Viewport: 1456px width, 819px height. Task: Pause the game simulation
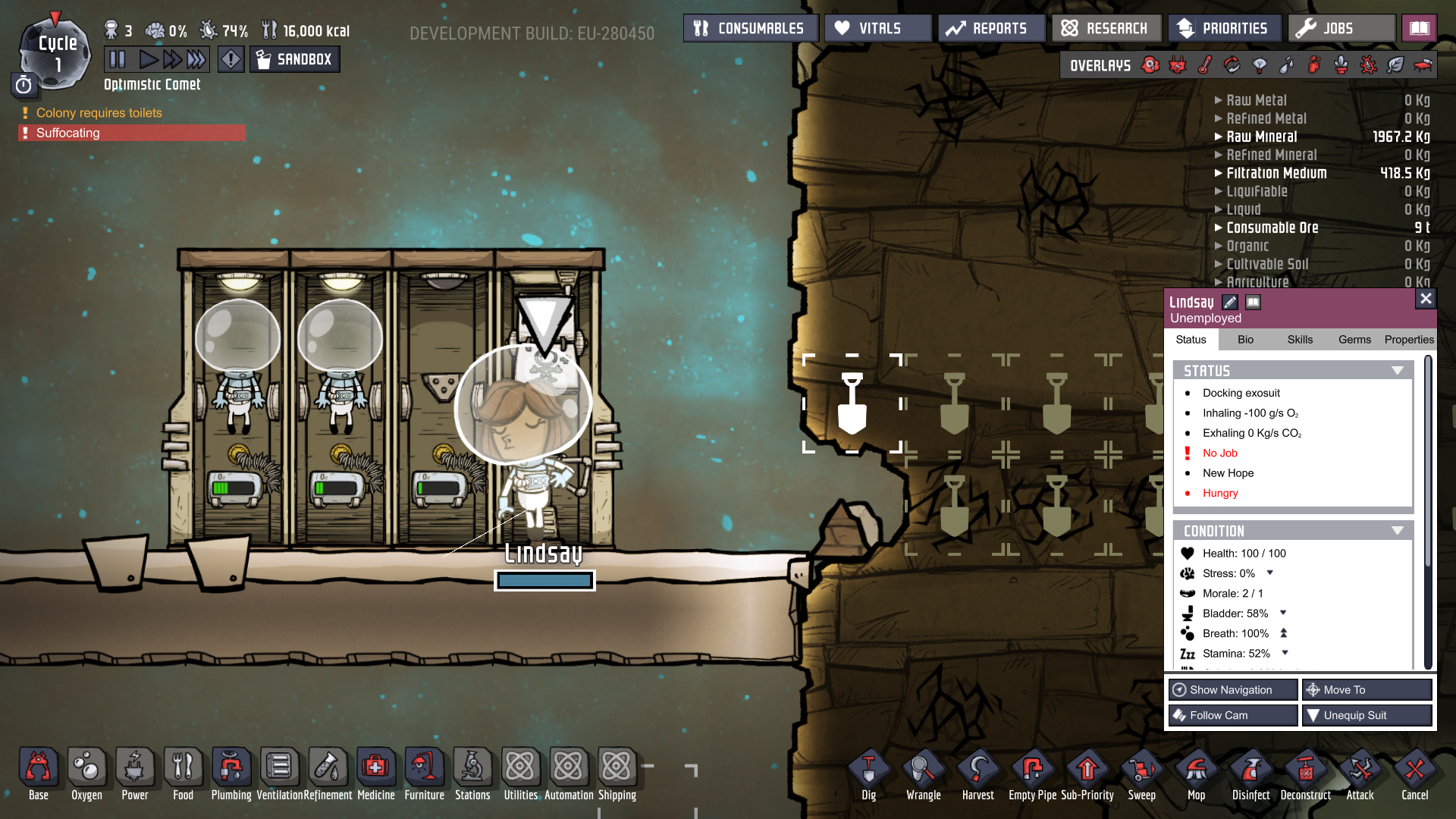point(118,59)
